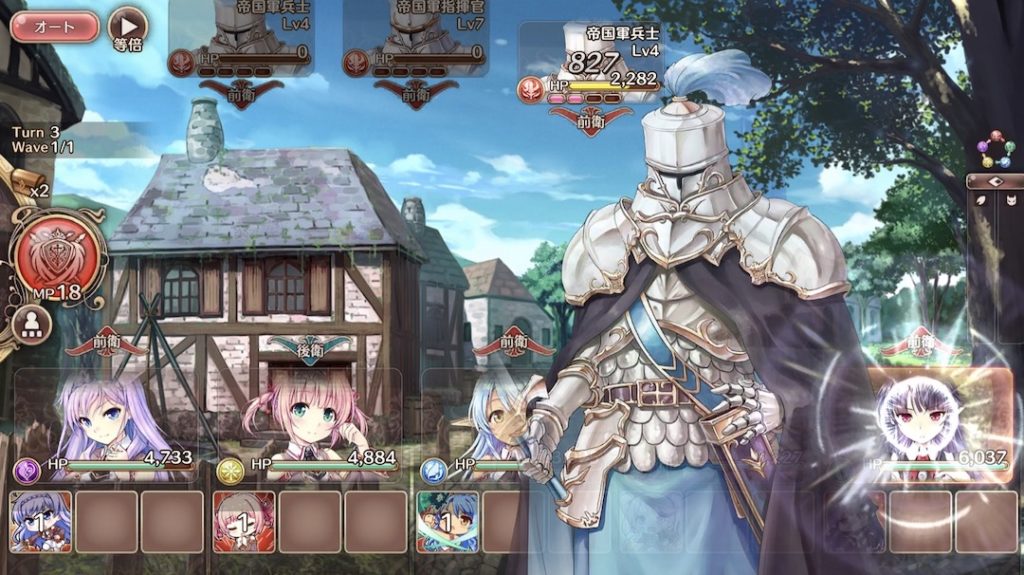Toggle the eye icon panel header
1024x575 pixels.
pyautogui.click(x=994, y=182)
